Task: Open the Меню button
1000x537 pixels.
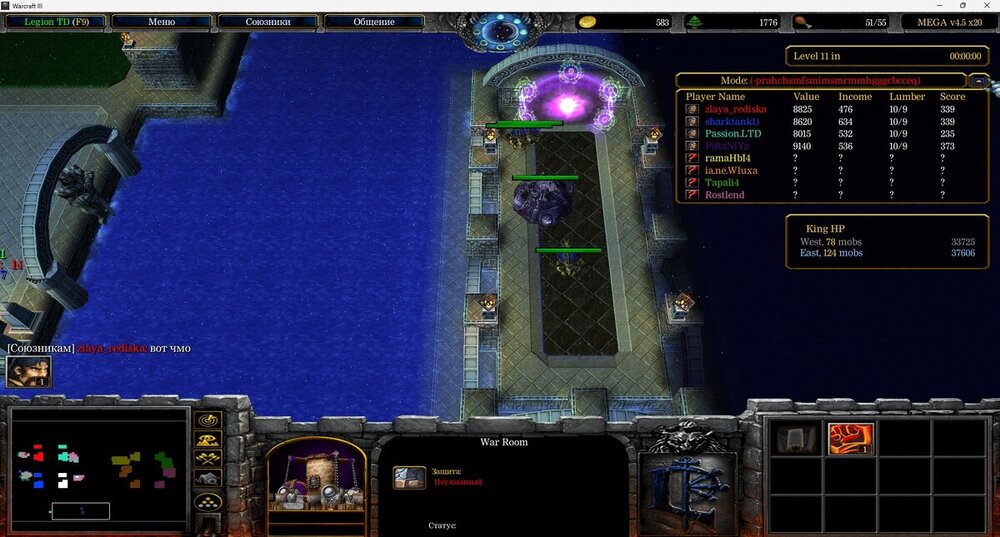Action: click(x=161, y=21)
